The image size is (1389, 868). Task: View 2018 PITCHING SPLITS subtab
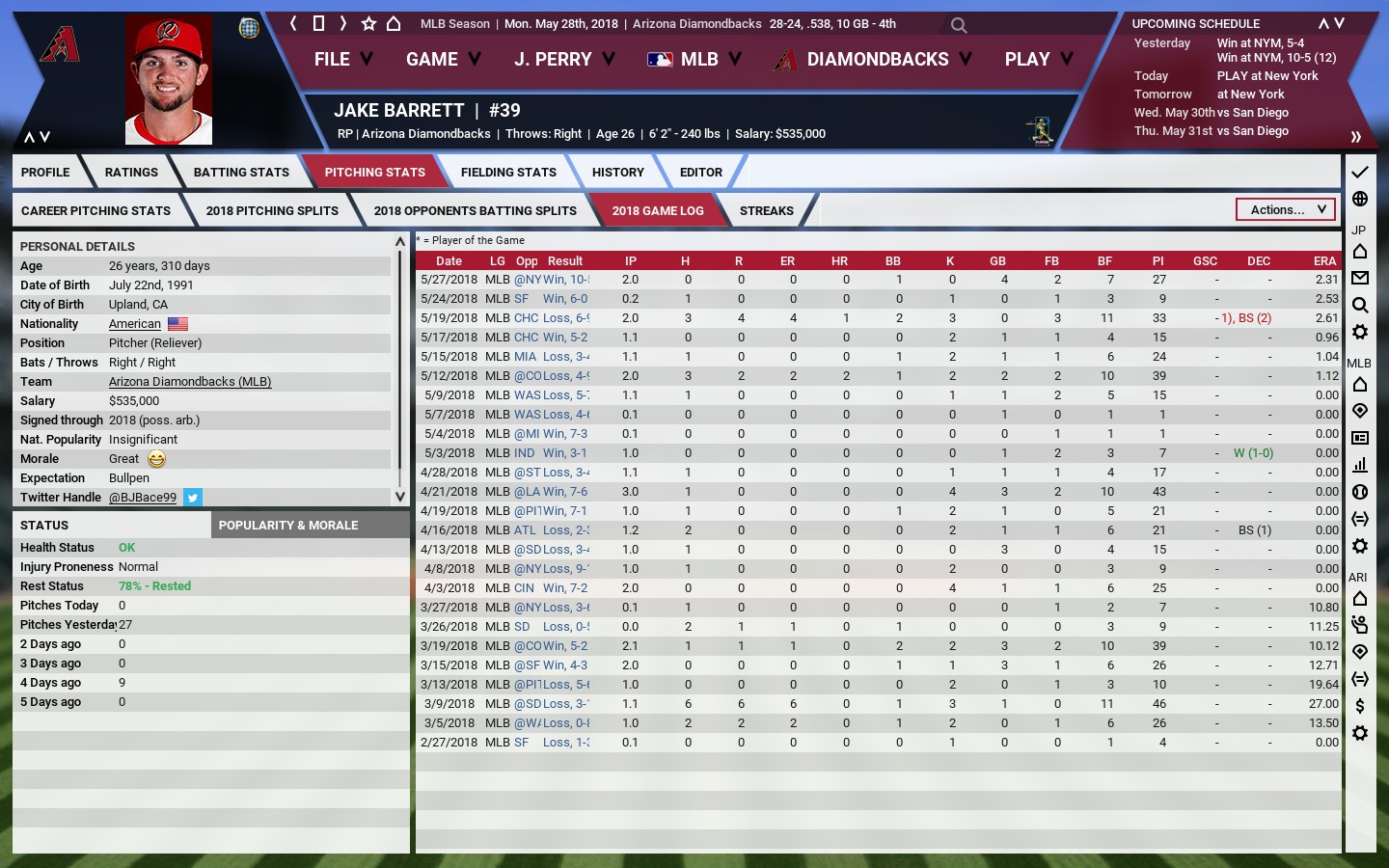click(x=272, y=211)
